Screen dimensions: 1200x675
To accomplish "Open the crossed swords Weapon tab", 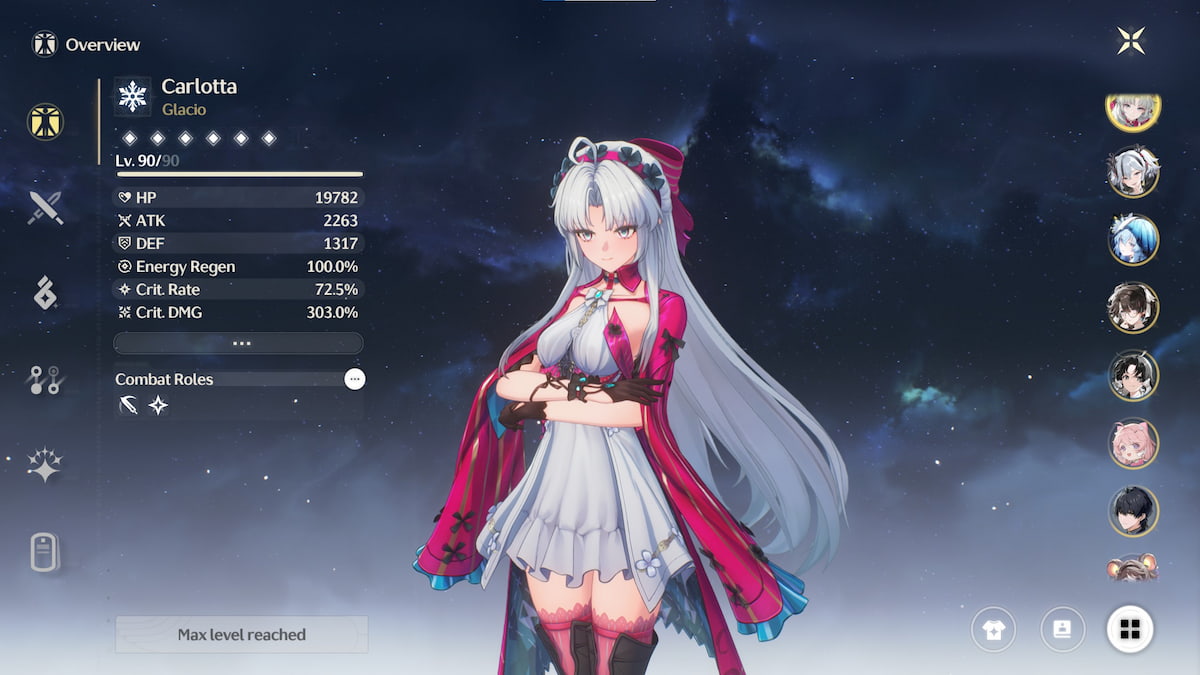I will pyautogui.click(x=45, y=208).
